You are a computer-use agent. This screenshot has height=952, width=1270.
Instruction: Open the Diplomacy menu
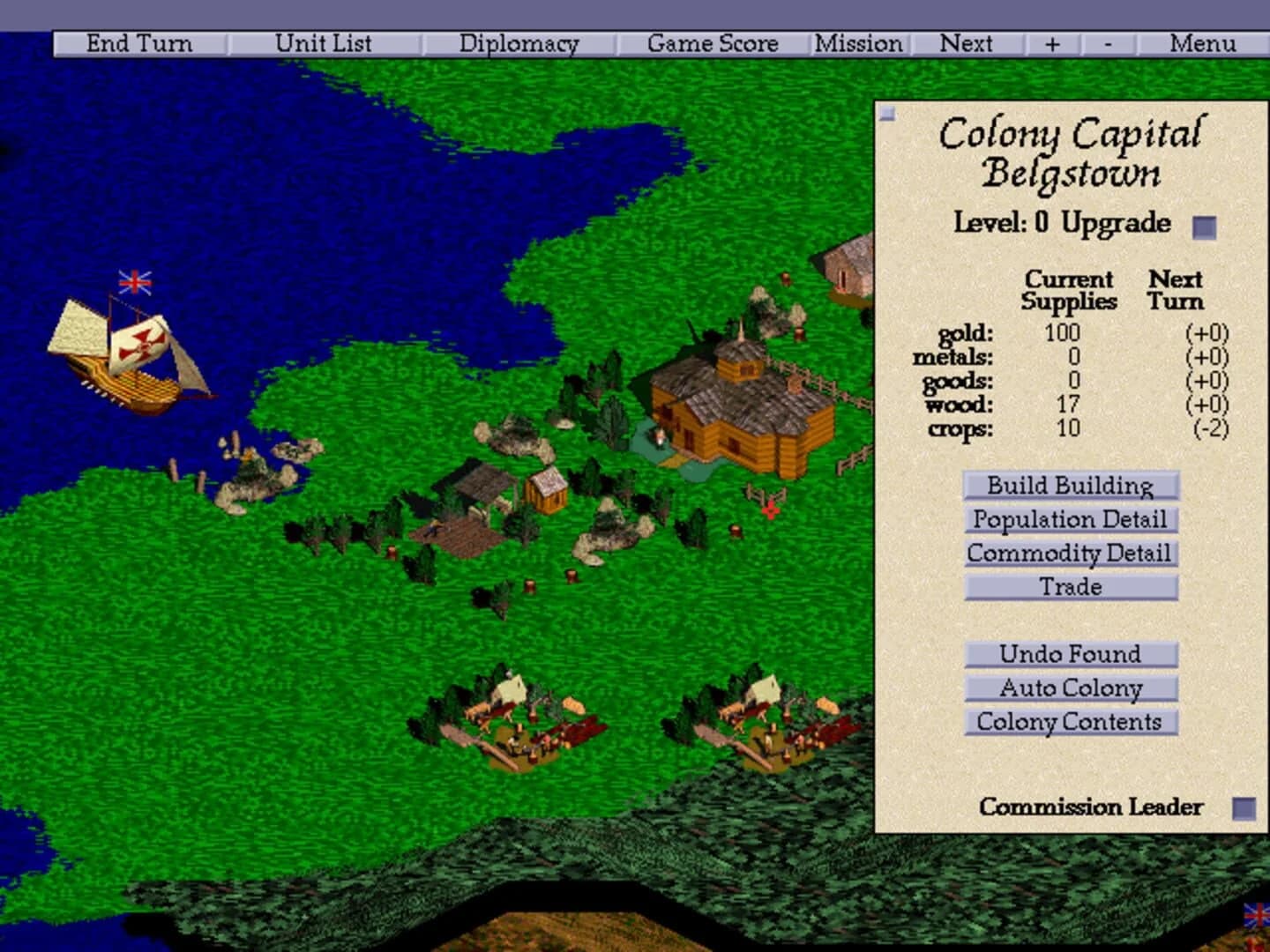click(x=519, y=43)
